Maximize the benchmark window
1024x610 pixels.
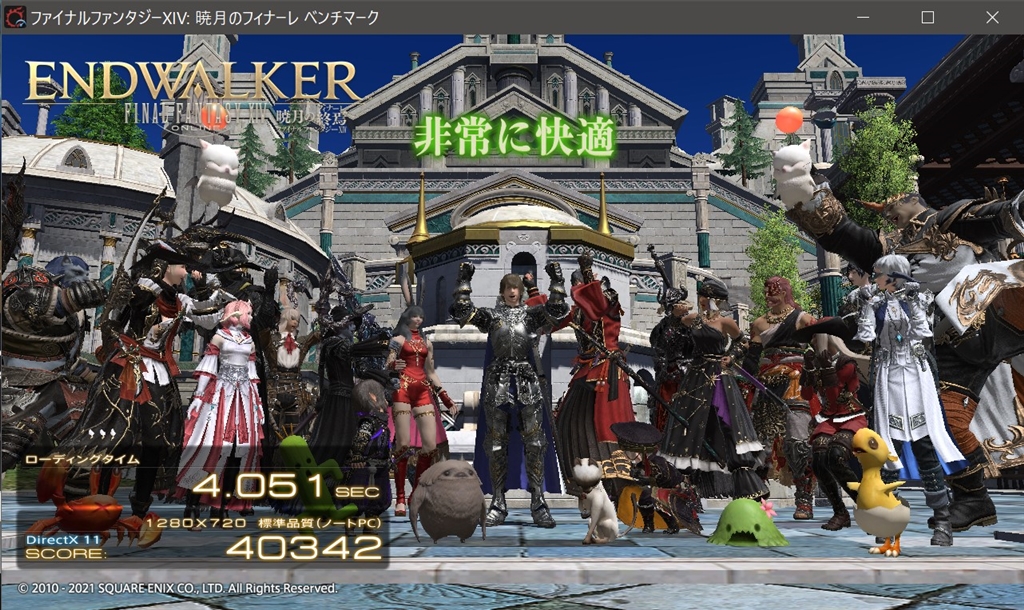click(x=927, y=17)
